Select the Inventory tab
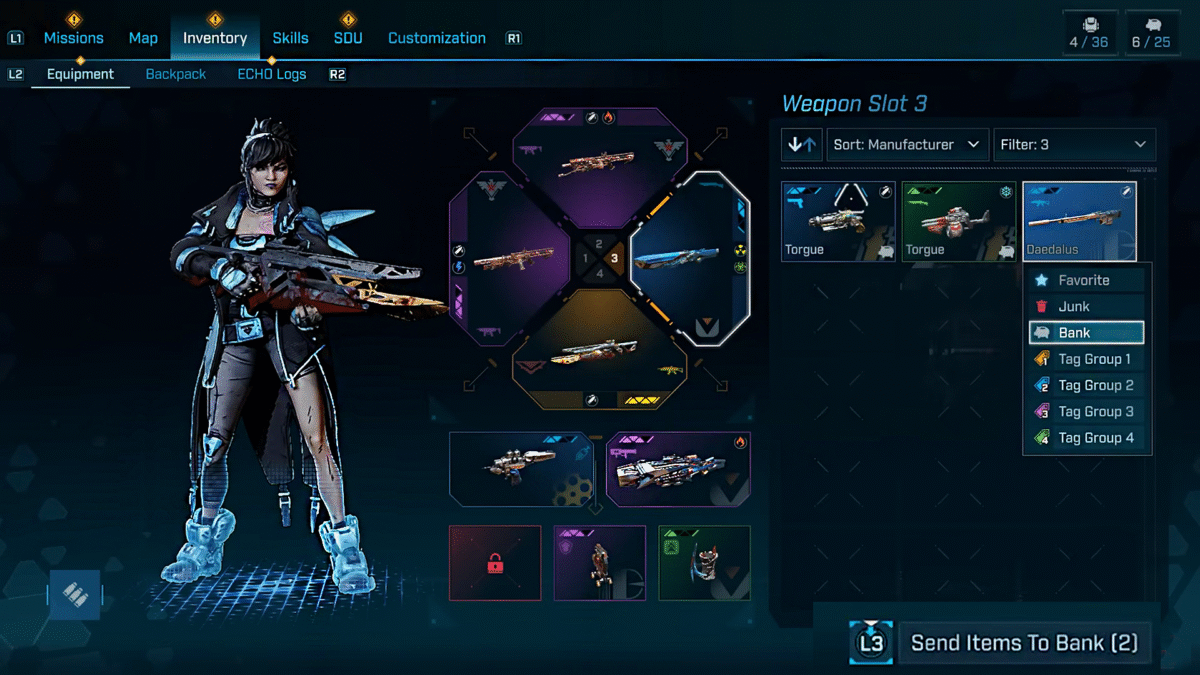The width and height of the screenshot is (1200, 675). (214, 38)
